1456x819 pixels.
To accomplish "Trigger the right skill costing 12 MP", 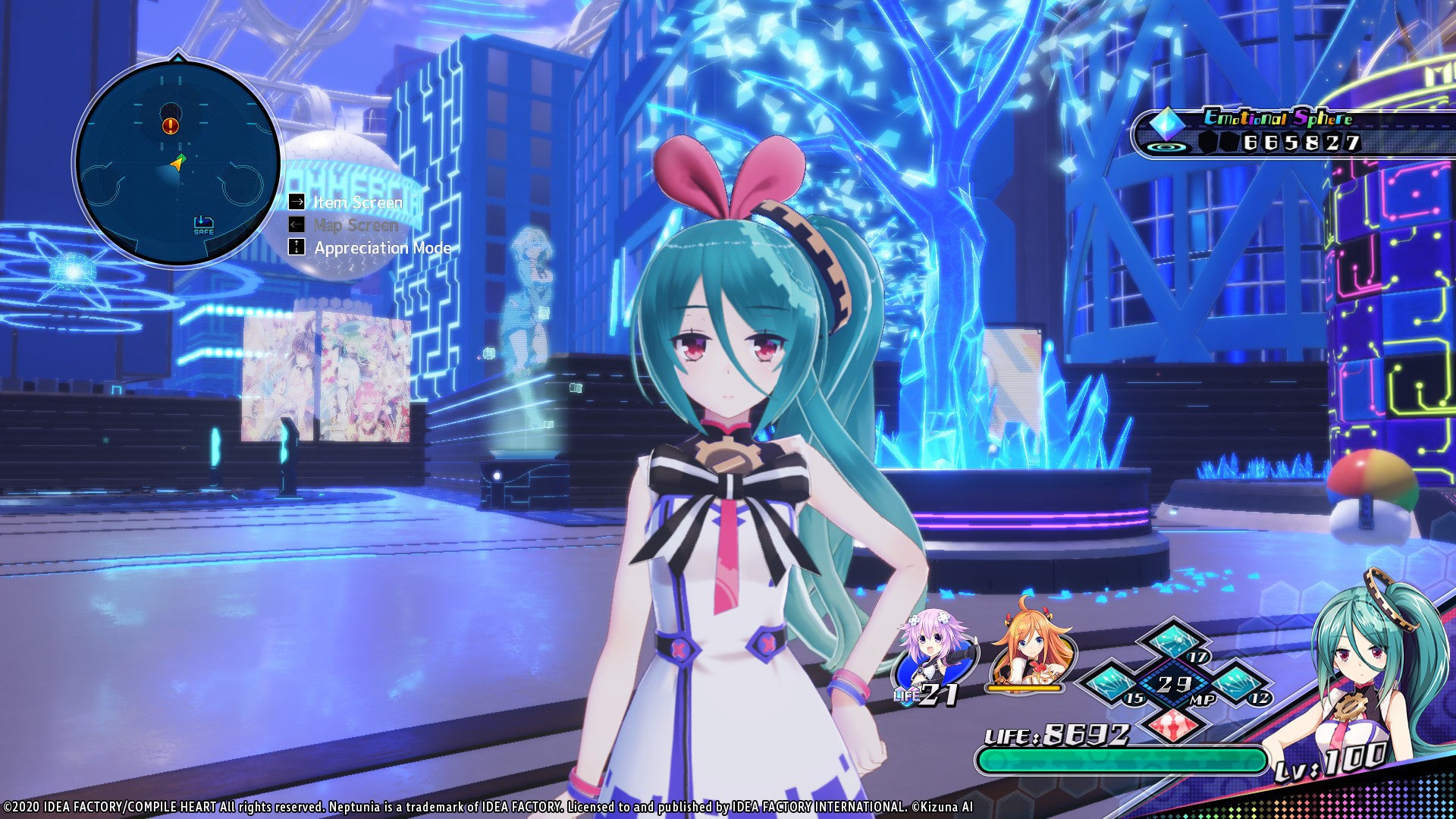I will coord(1236,682).
